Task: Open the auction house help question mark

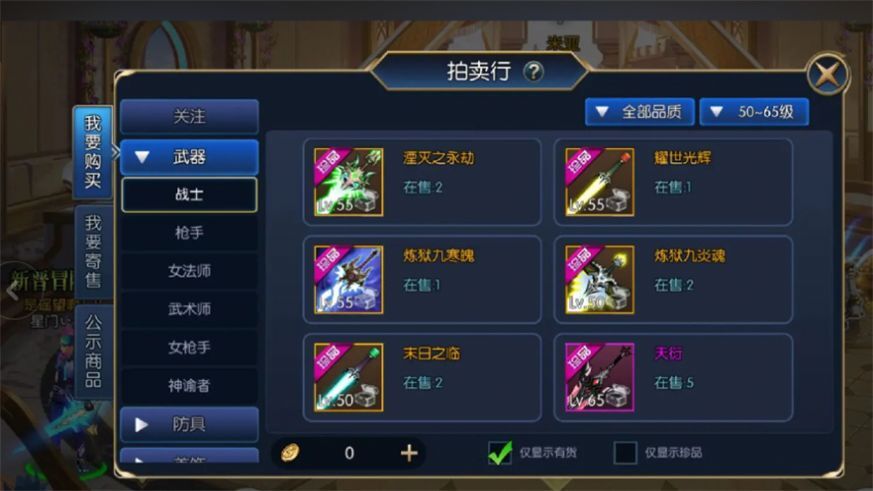Action: (534, 71)
